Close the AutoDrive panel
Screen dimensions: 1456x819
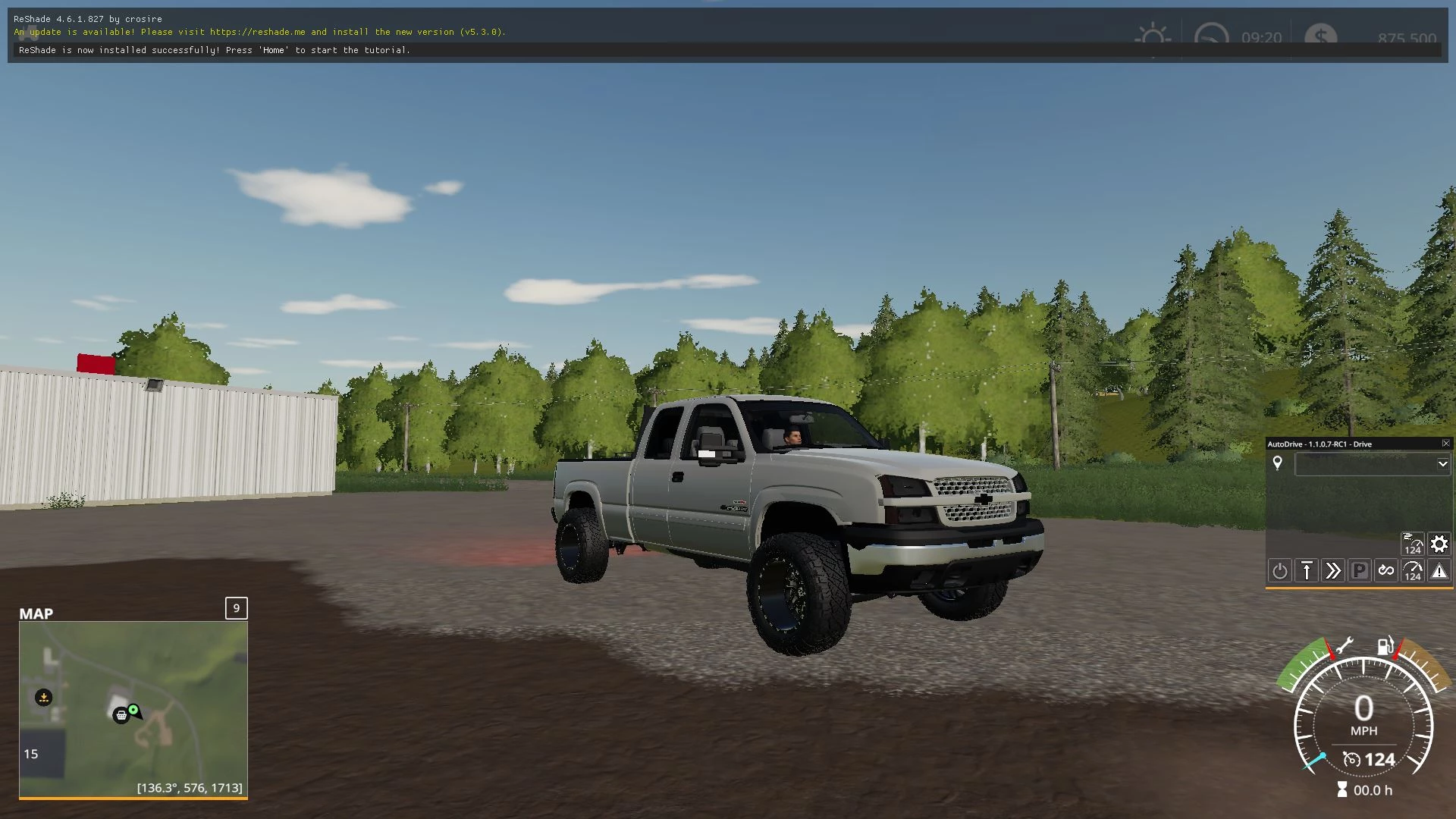[1445, 444]
